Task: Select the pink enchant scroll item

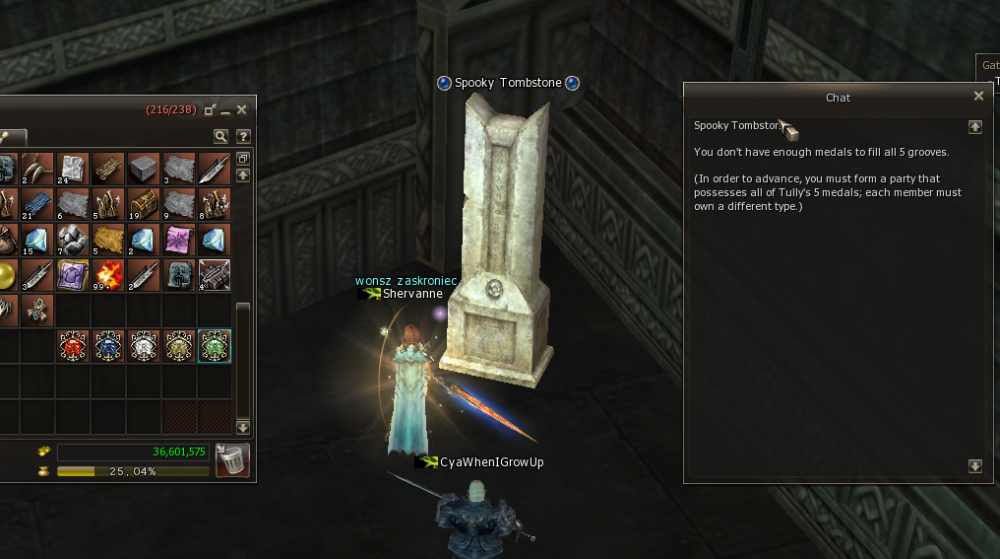Action: tap(179, 240)
